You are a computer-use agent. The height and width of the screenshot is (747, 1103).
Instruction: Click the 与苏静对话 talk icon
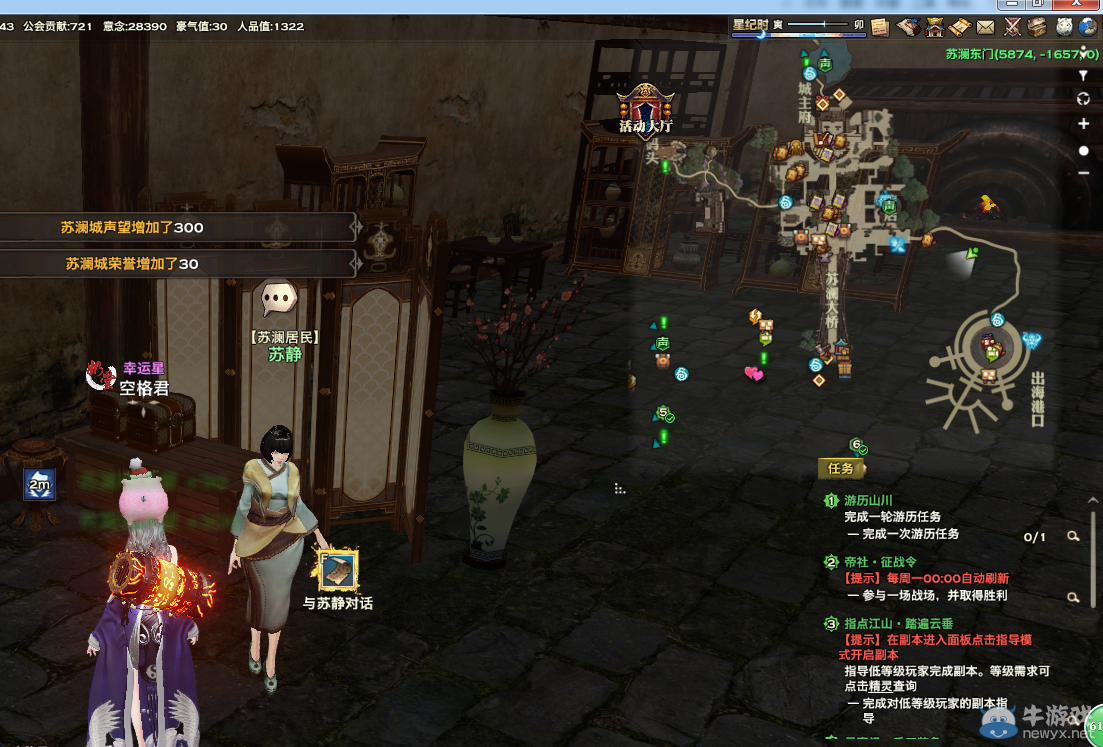click(338, 571)
